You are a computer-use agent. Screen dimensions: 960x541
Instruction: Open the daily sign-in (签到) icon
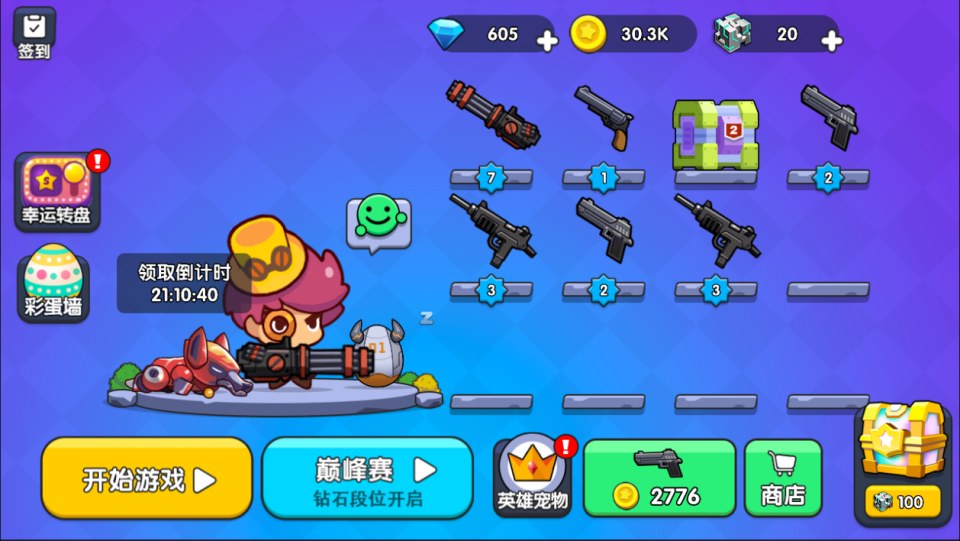[x=34, y=32]
